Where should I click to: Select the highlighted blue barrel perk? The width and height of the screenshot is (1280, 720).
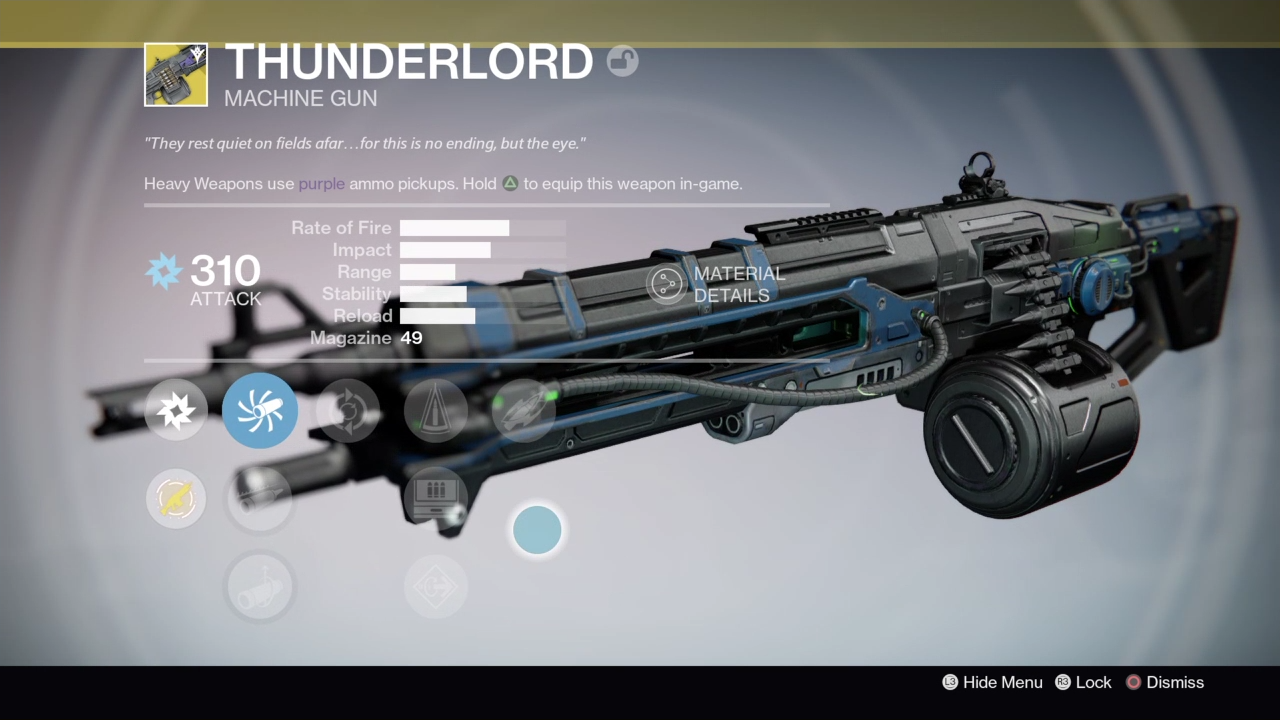260,411
